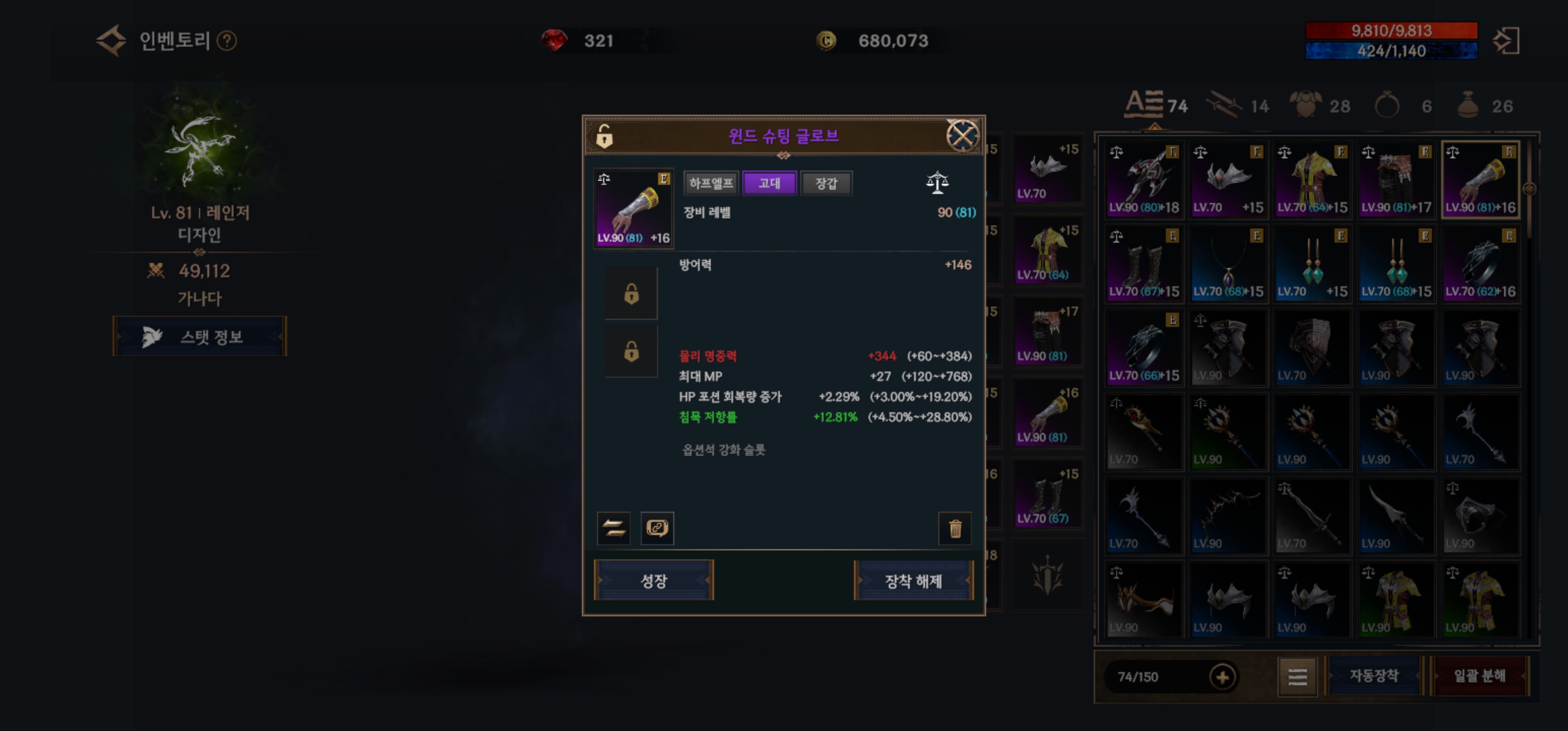Open the pouch consumables tab

click(1468, 106)
